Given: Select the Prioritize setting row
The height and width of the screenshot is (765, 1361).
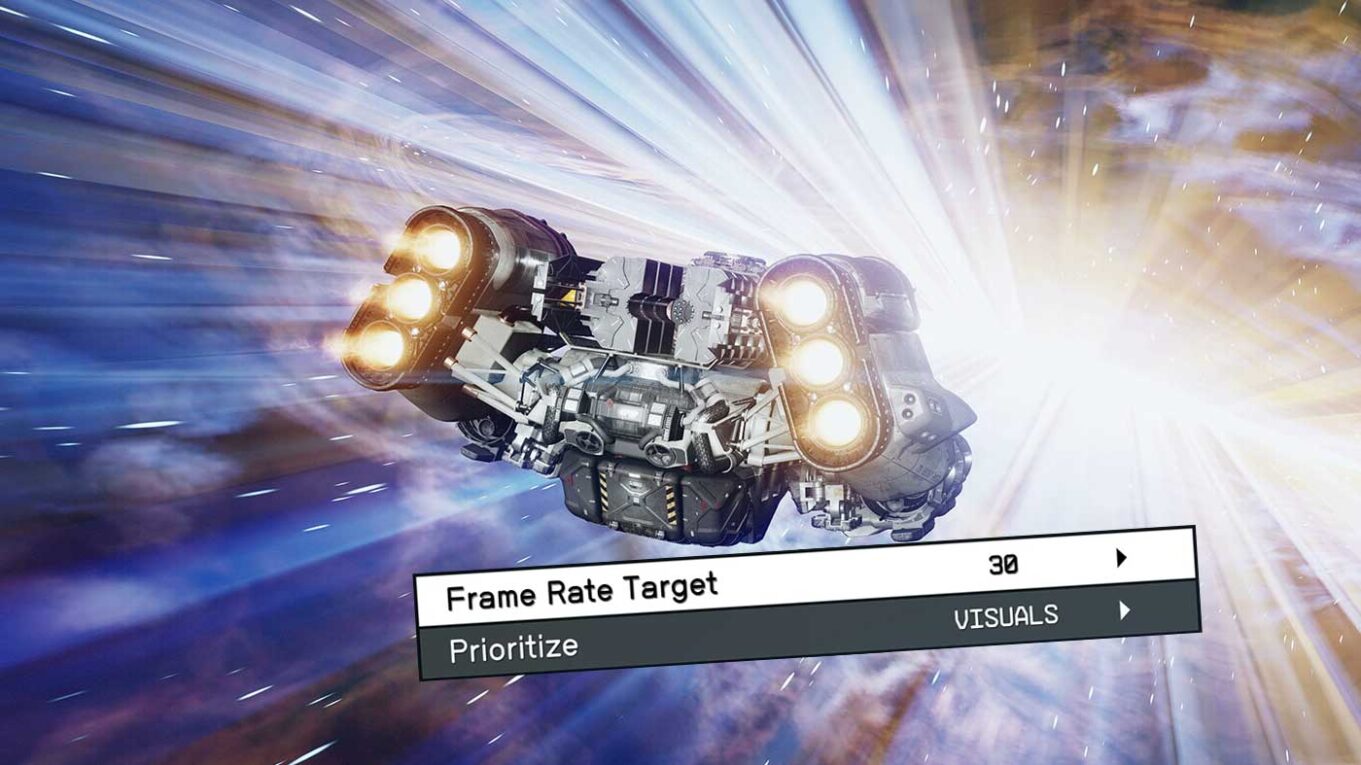Looking at the screenshot, I should click(790, 634).
